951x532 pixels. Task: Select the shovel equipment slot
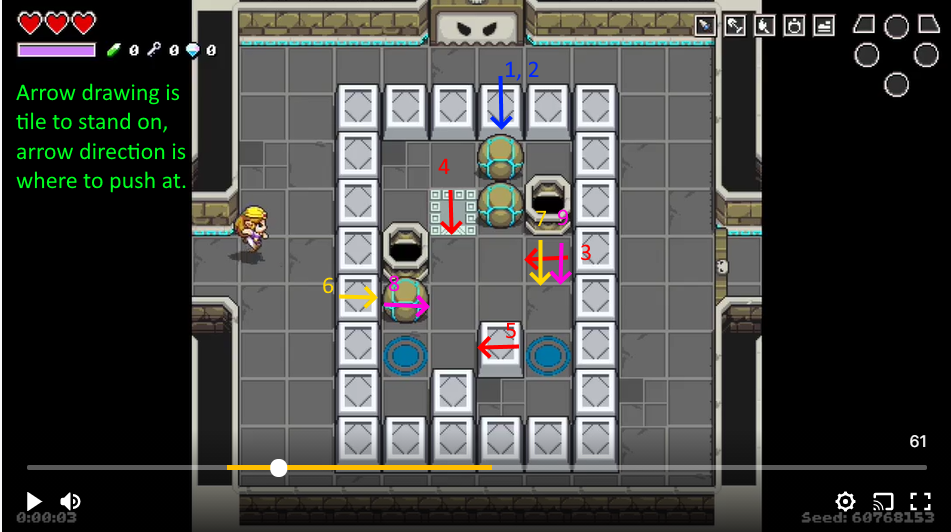[735, 26]
